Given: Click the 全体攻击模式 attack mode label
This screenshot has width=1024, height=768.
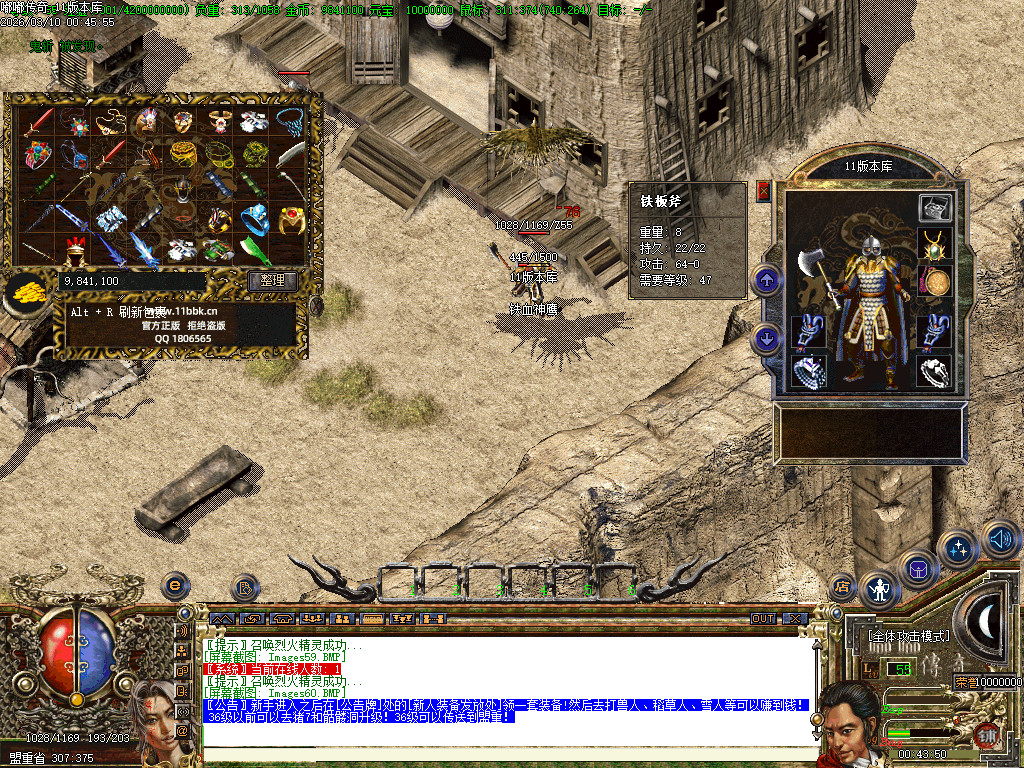Looking at the screenshot, I should pyautogui.click(x=909, y=636).
